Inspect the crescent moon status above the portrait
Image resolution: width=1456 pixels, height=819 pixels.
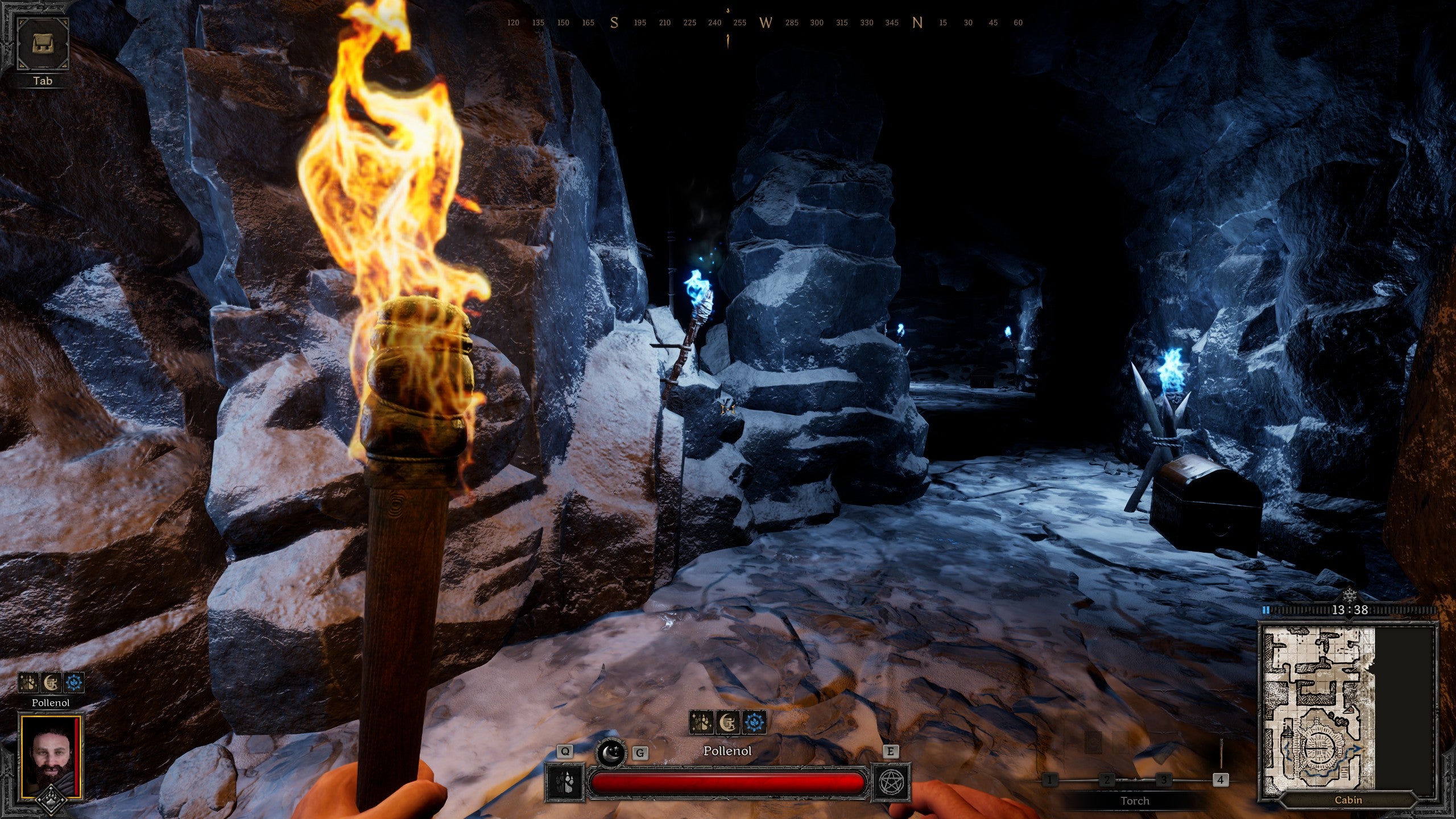[51, 682]
